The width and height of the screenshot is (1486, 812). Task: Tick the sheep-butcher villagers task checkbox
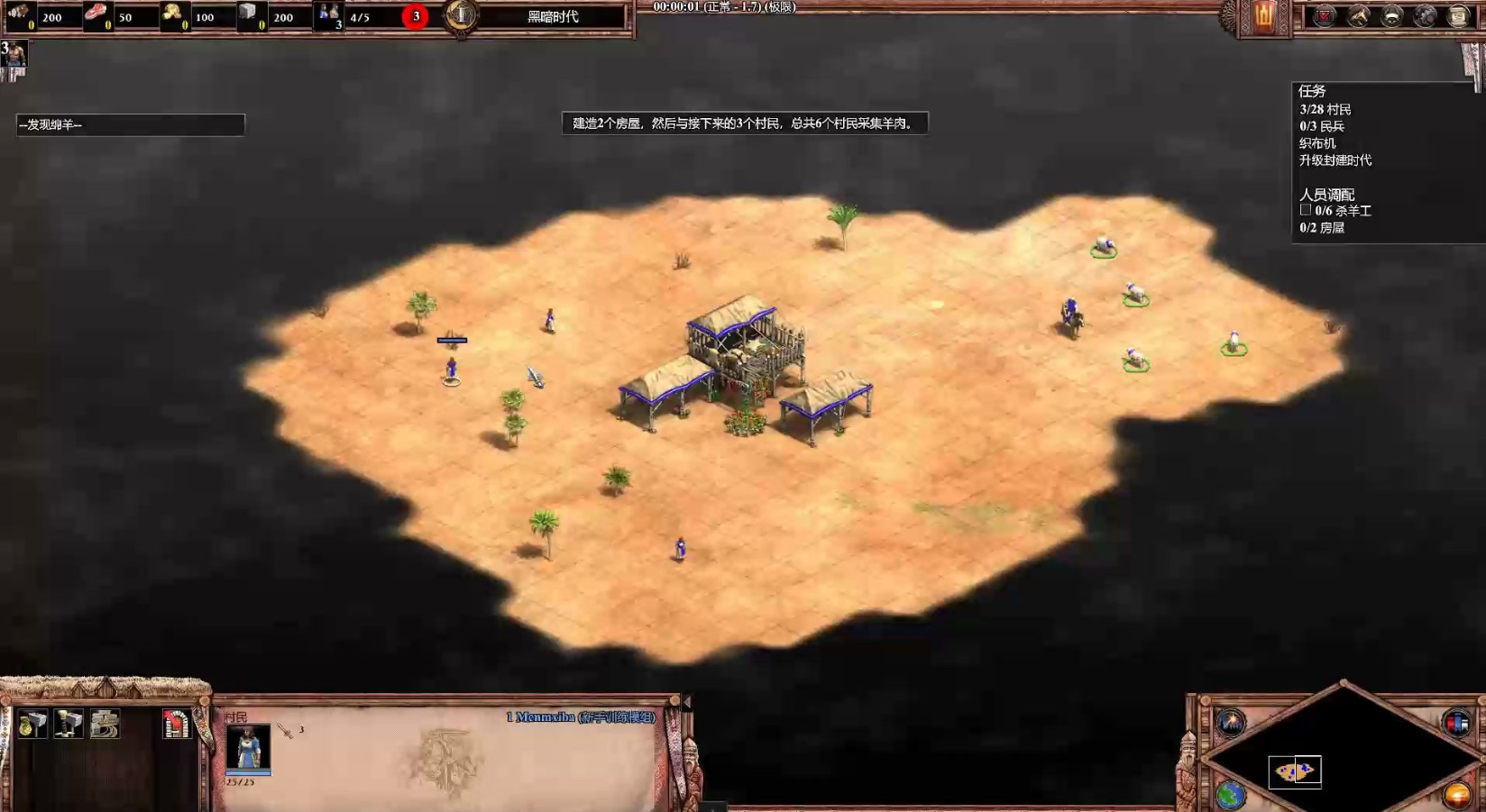click(1305, 210)
